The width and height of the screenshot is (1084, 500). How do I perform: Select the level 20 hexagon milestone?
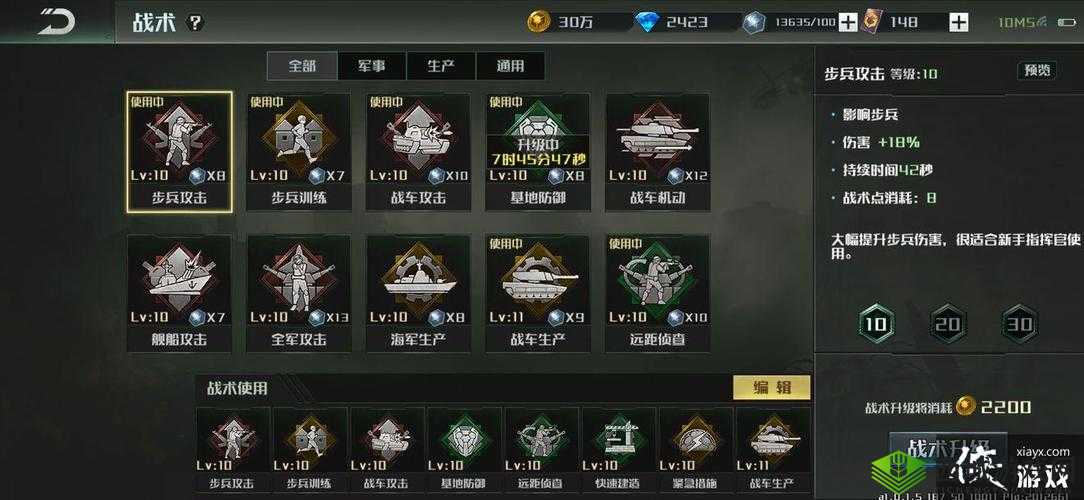[x=946, y=323]
